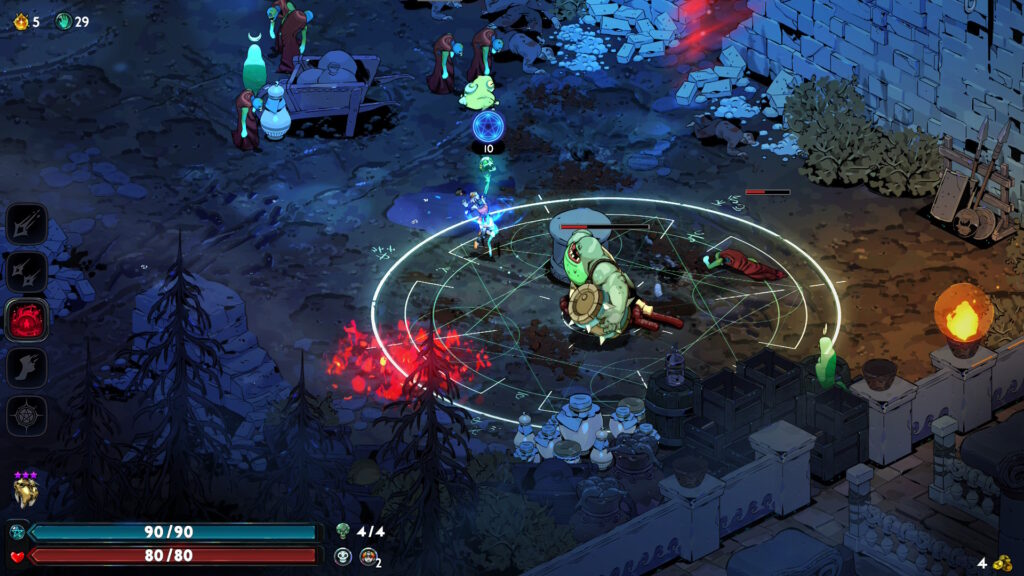Select the special ability slot with two daggers
The image size is (1024, 576).
click(x=27, y=271)
